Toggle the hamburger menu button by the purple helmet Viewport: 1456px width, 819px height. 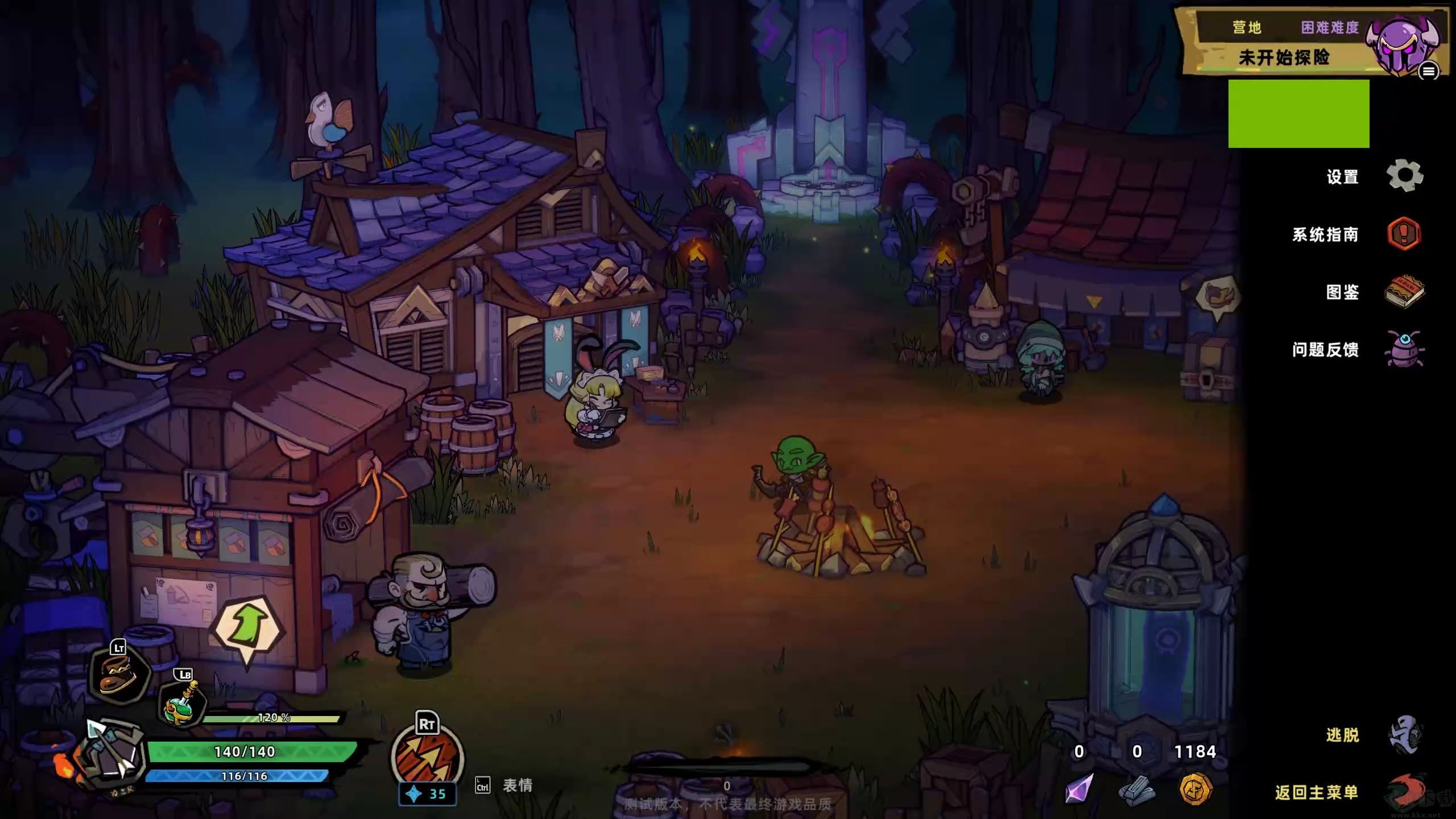click(x=1428, y=71)
